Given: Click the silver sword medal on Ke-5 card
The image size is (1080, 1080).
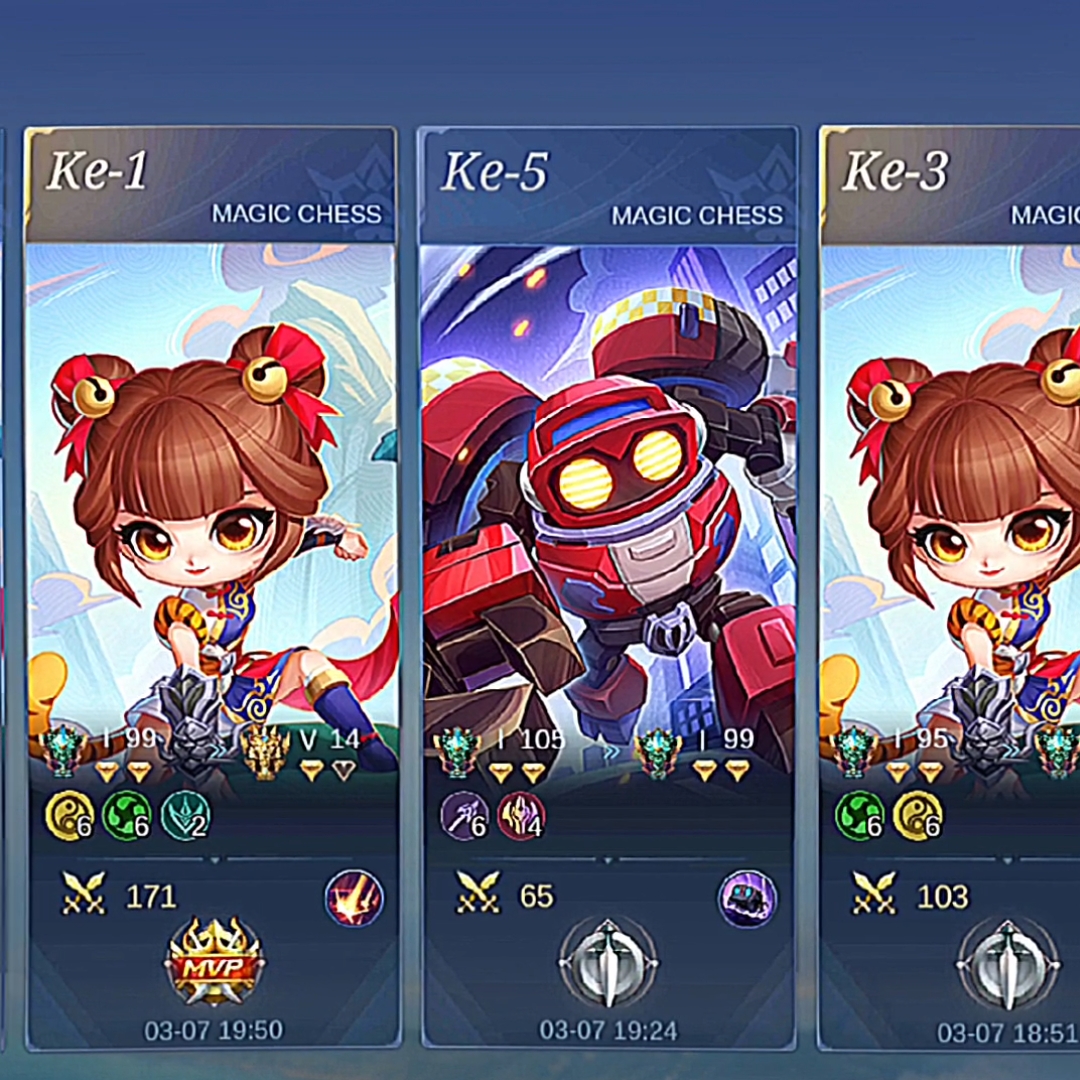Looking at the screenshot, I should pos(608,964).
